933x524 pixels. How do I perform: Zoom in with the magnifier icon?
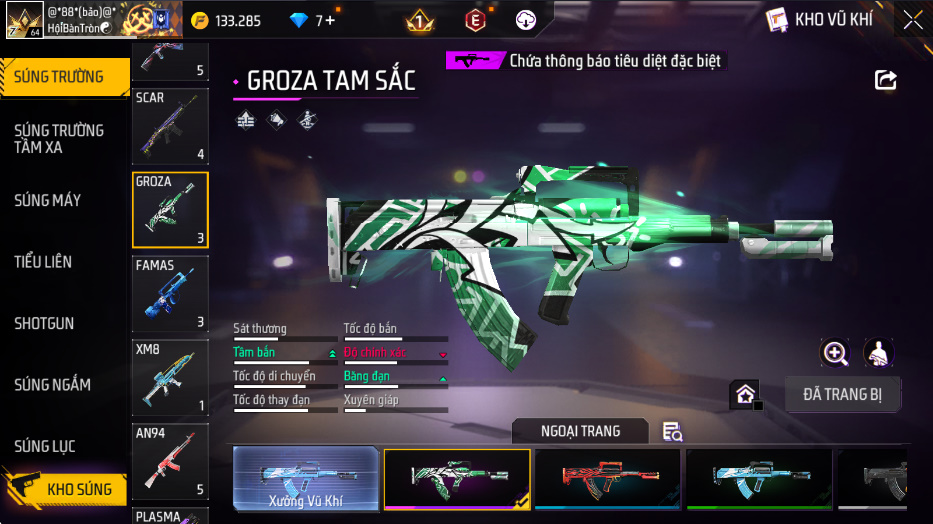pyautogui.click(x=834, y=352)
